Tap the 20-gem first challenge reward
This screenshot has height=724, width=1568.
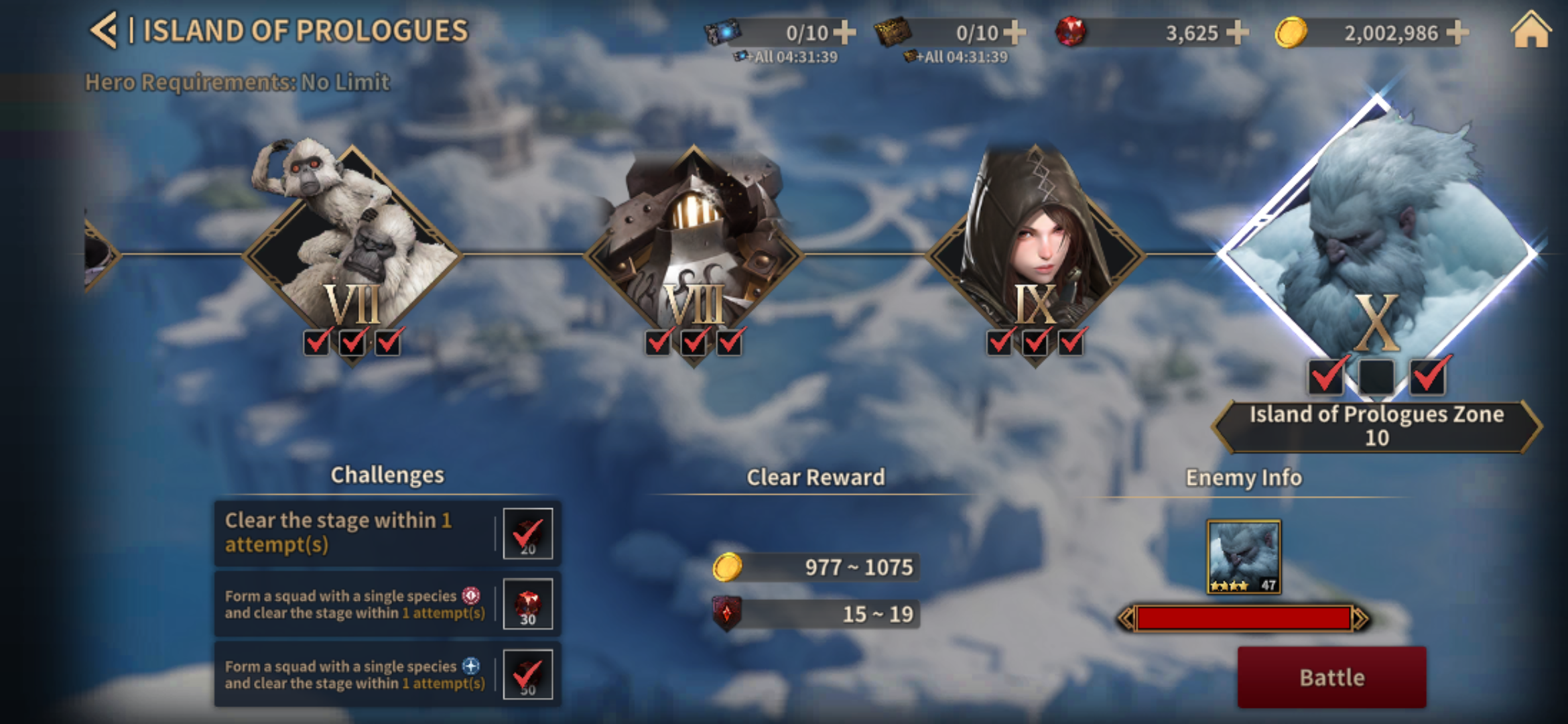(x=528, y=534)
